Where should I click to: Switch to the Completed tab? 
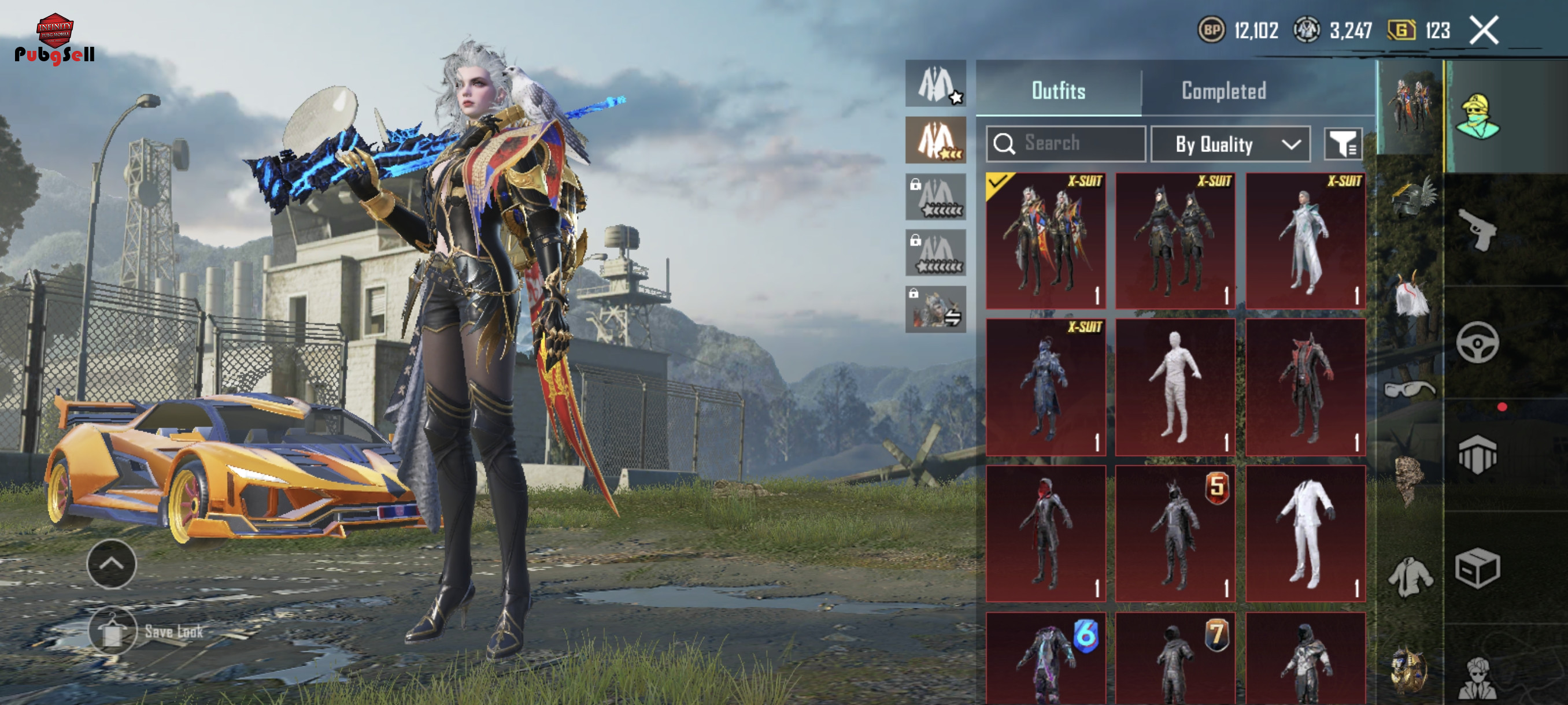1223,91
